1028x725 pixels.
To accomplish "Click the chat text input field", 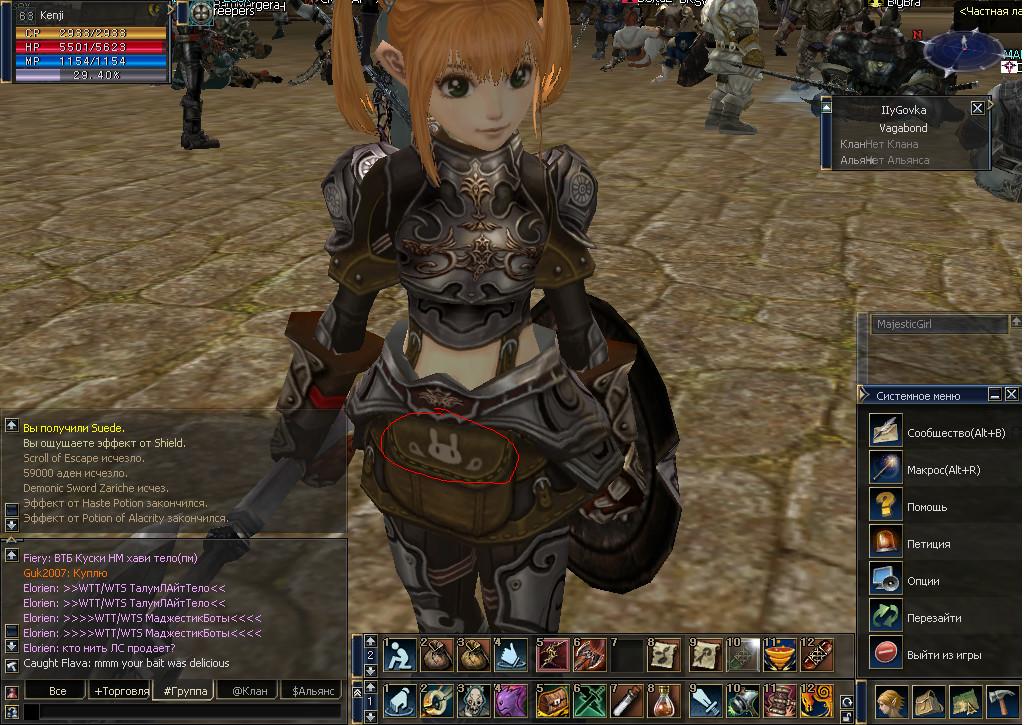I will [180, 712].
